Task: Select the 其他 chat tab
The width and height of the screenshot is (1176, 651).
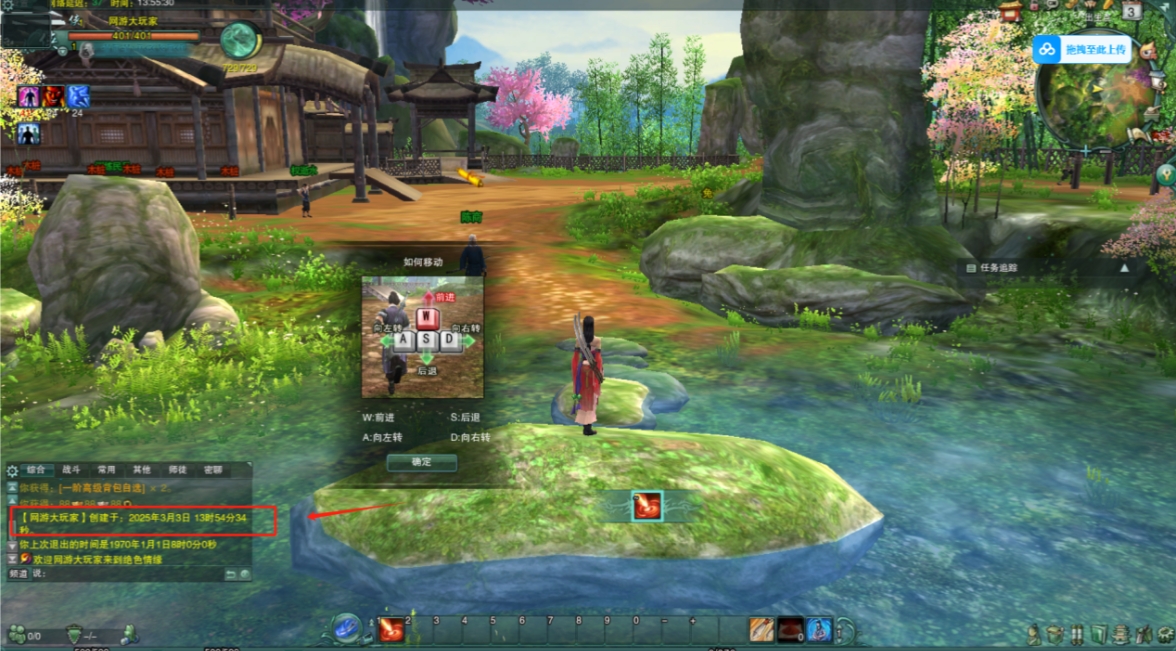Action: click(x=142, y=469)
